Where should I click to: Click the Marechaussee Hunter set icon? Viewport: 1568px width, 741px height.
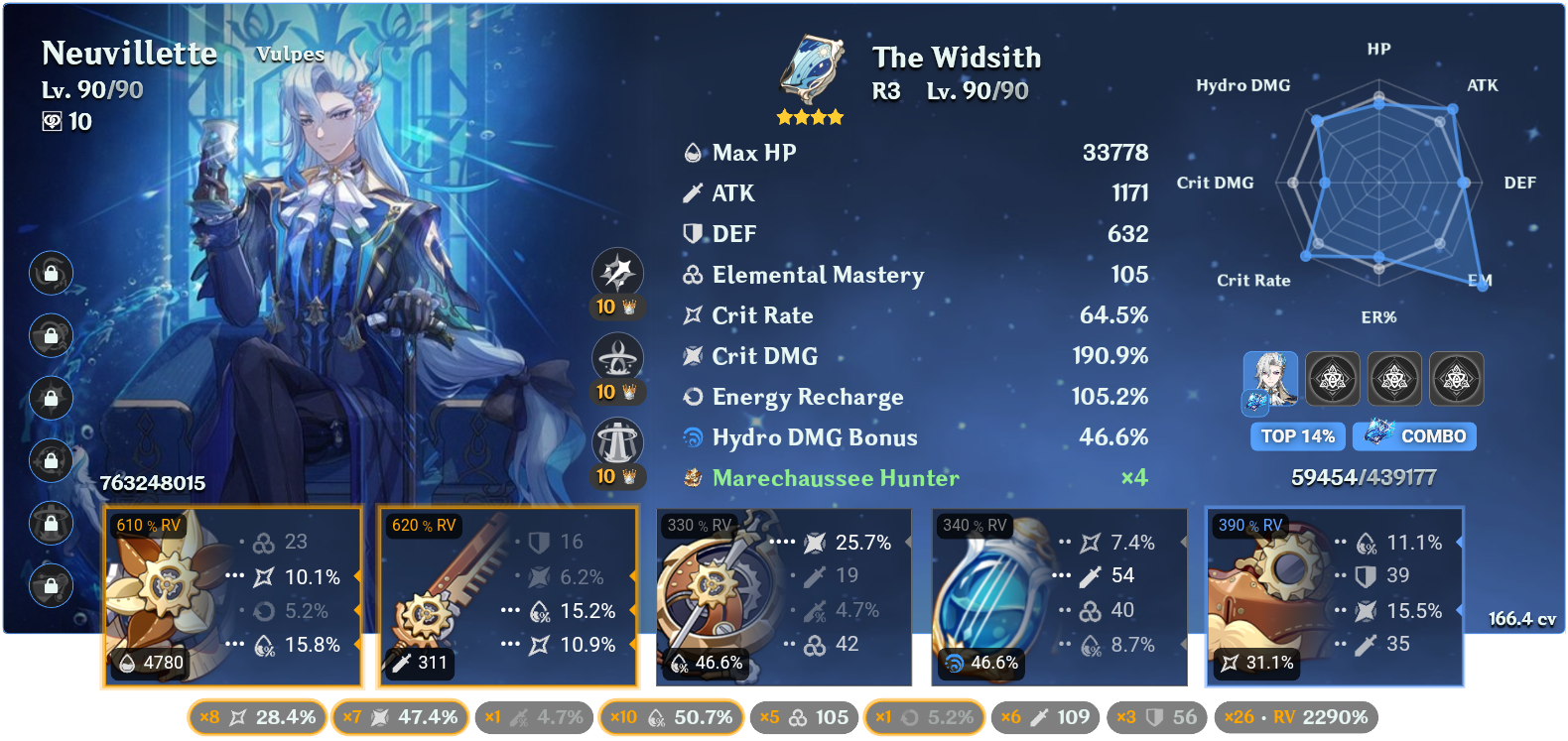(x=693, y=478)
